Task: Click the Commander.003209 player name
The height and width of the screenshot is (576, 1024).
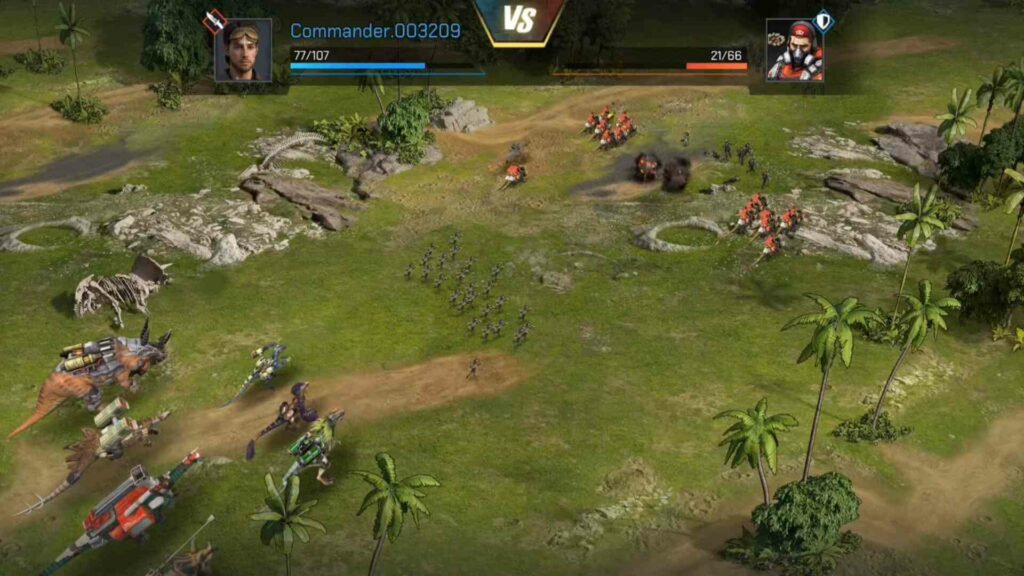Action: 375,31
